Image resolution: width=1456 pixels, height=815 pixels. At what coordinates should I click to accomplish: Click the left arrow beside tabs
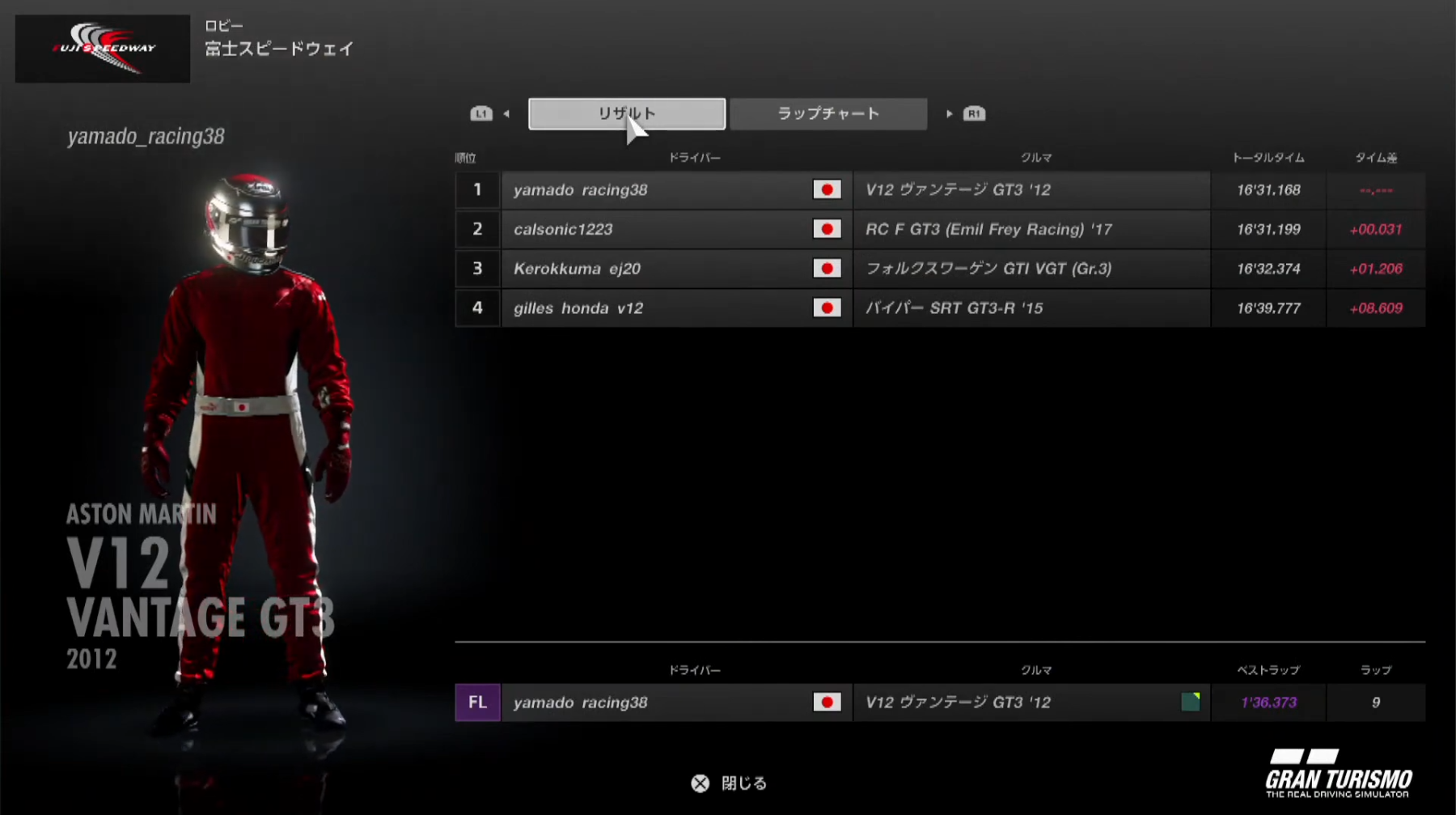506,114
